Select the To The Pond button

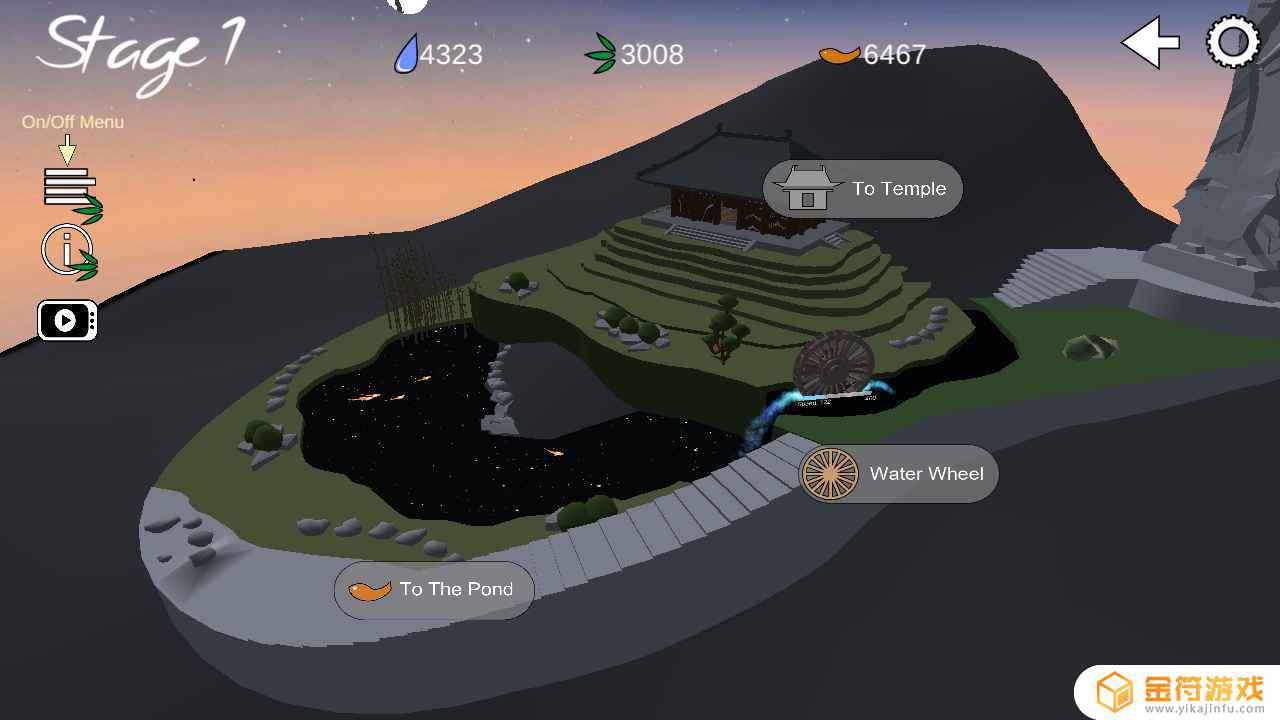tap(434, 590)
